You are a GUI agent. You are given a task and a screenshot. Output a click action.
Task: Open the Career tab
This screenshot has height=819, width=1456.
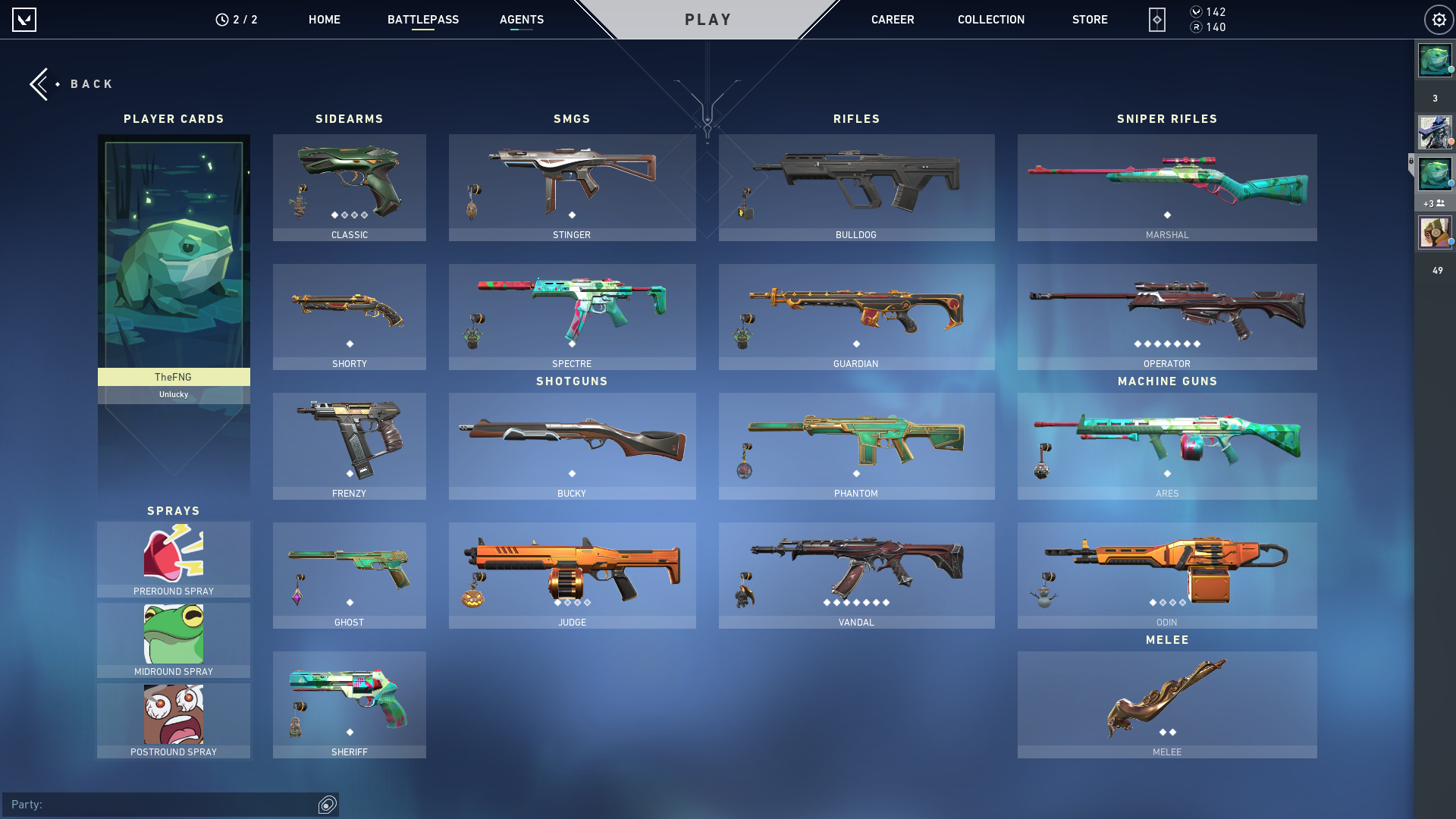click(x=893, y=20)
